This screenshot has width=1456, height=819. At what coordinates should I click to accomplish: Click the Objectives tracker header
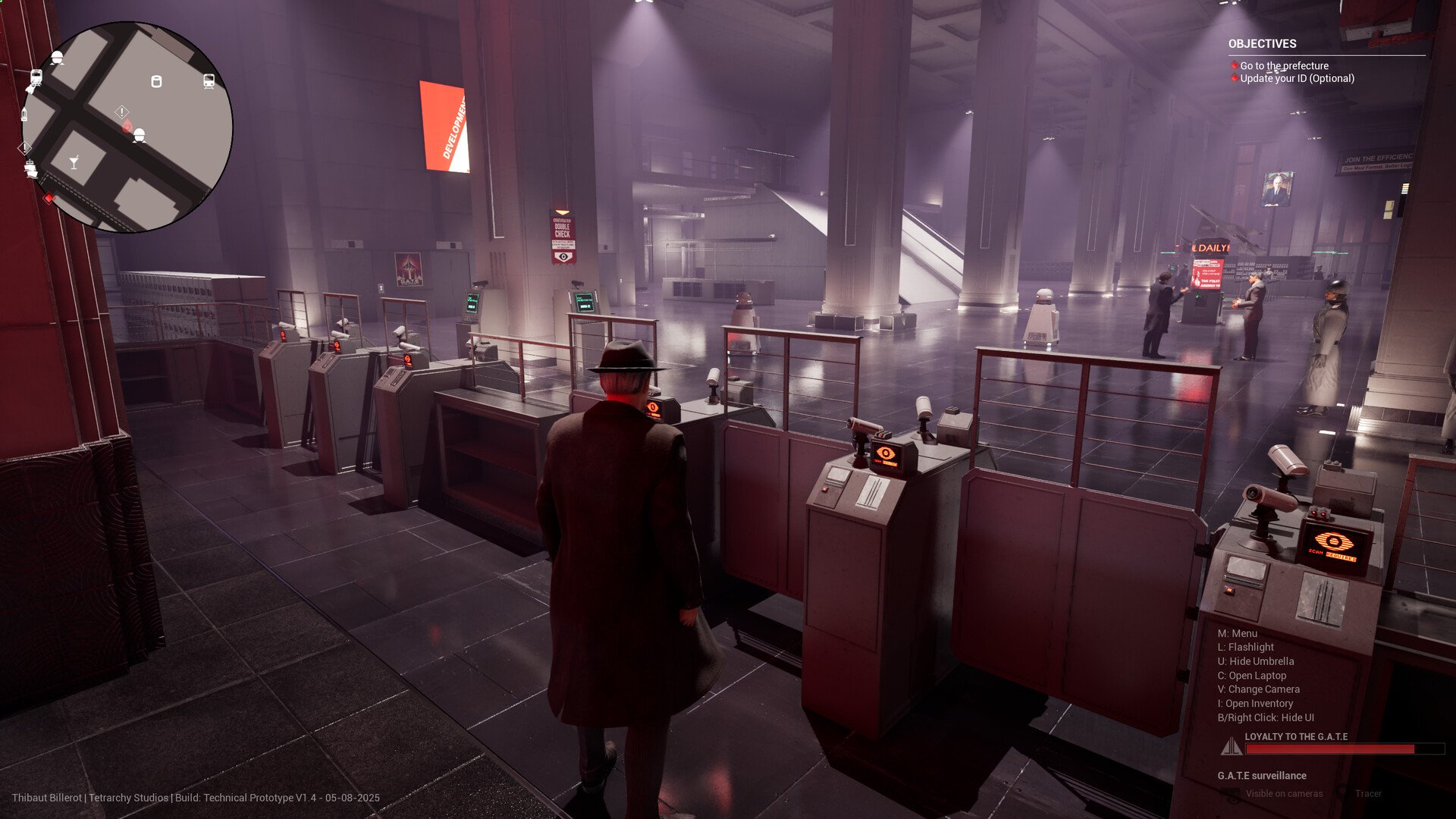[1262, 44]
